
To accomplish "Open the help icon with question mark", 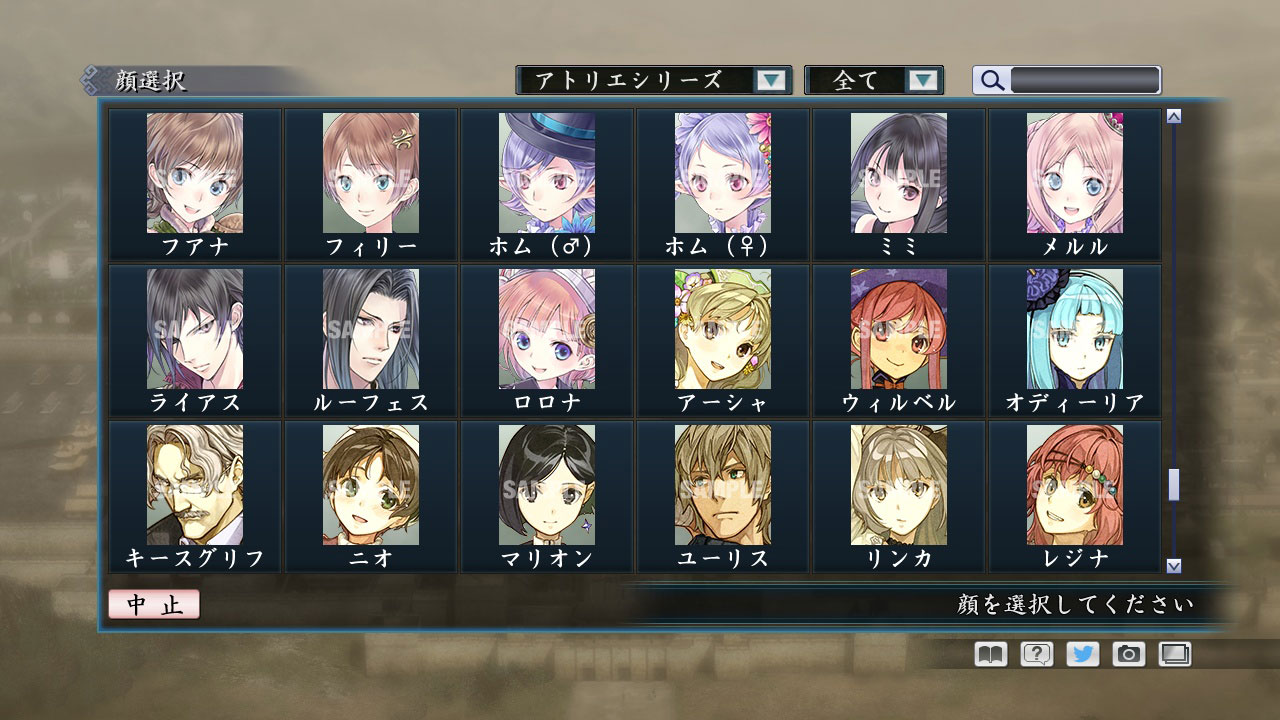I will click(1034, 654).
